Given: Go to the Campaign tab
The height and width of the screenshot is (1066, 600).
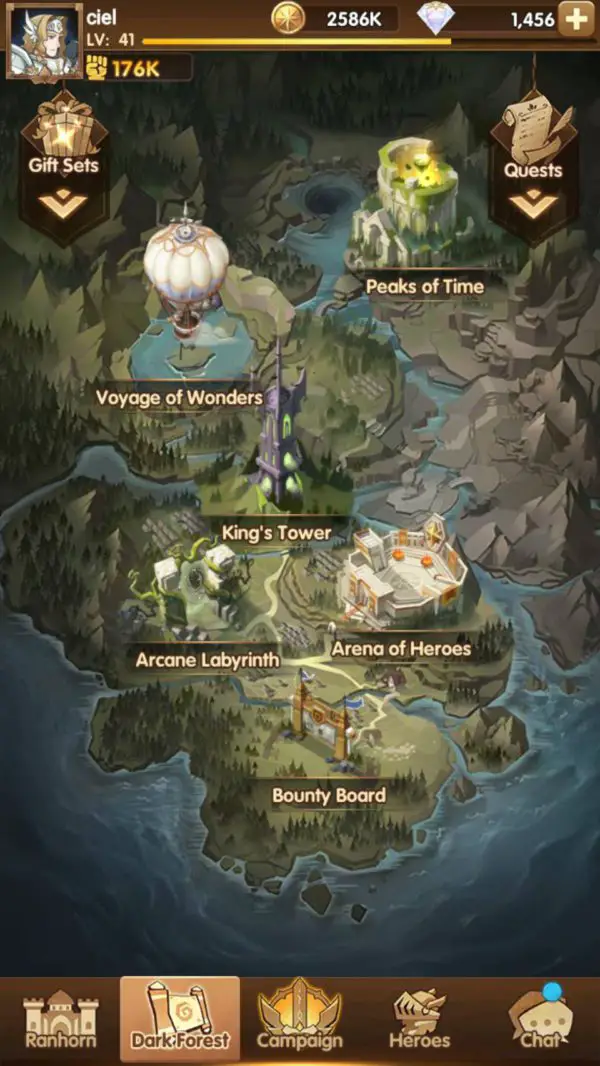Looking at the screenshot, I should (300, 1020).
